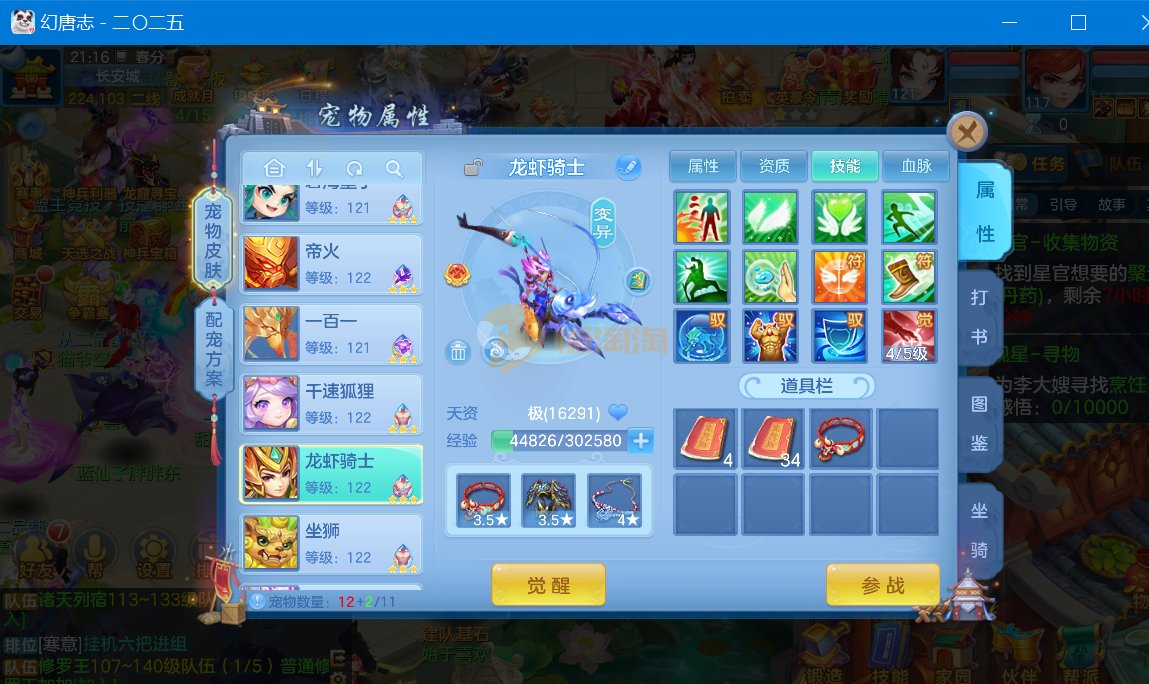This screenshot has width=1149, height=684.
Task: Switch to the 打书 side tab
Action: click(x=980, y=316)
